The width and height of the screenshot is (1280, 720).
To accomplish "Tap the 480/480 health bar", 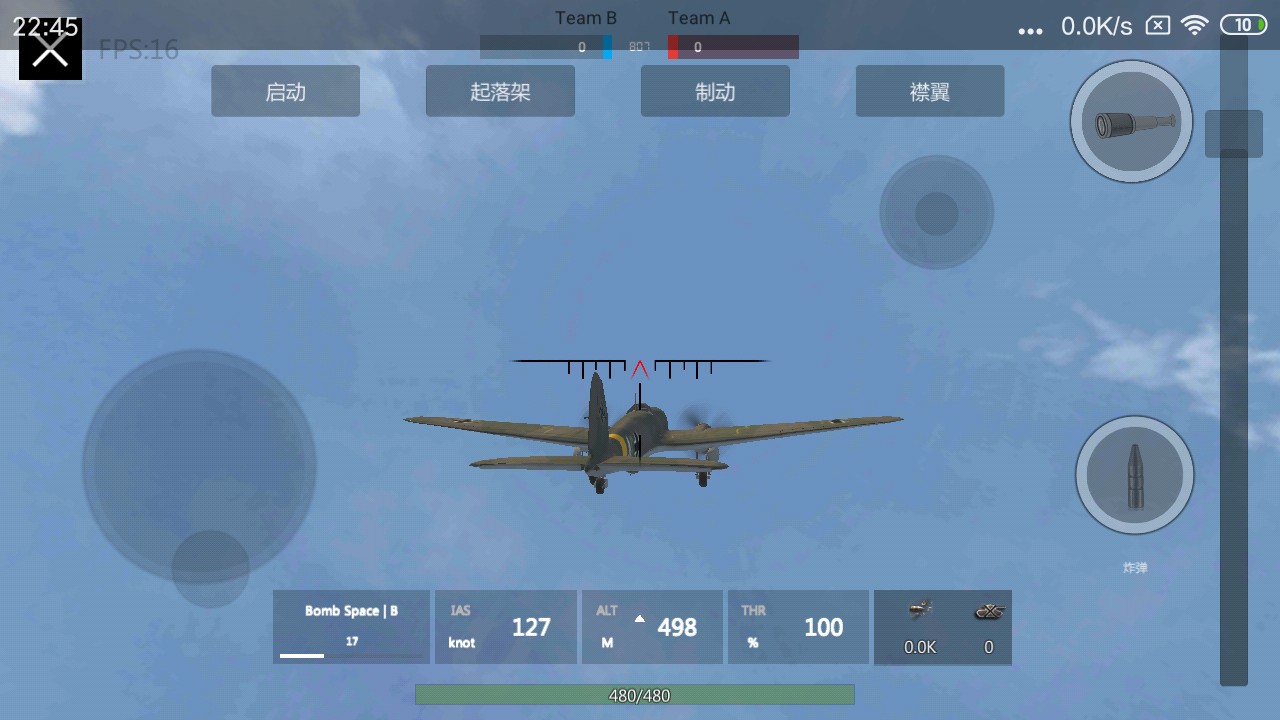I will pos(634,695).
